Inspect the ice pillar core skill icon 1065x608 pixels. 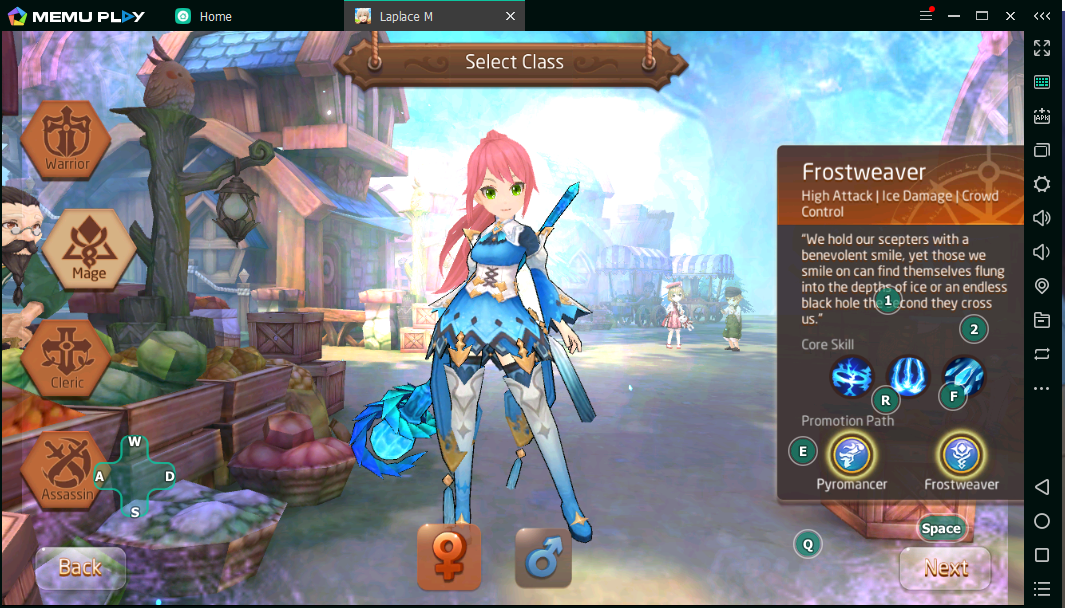click(x=908, y=377)
